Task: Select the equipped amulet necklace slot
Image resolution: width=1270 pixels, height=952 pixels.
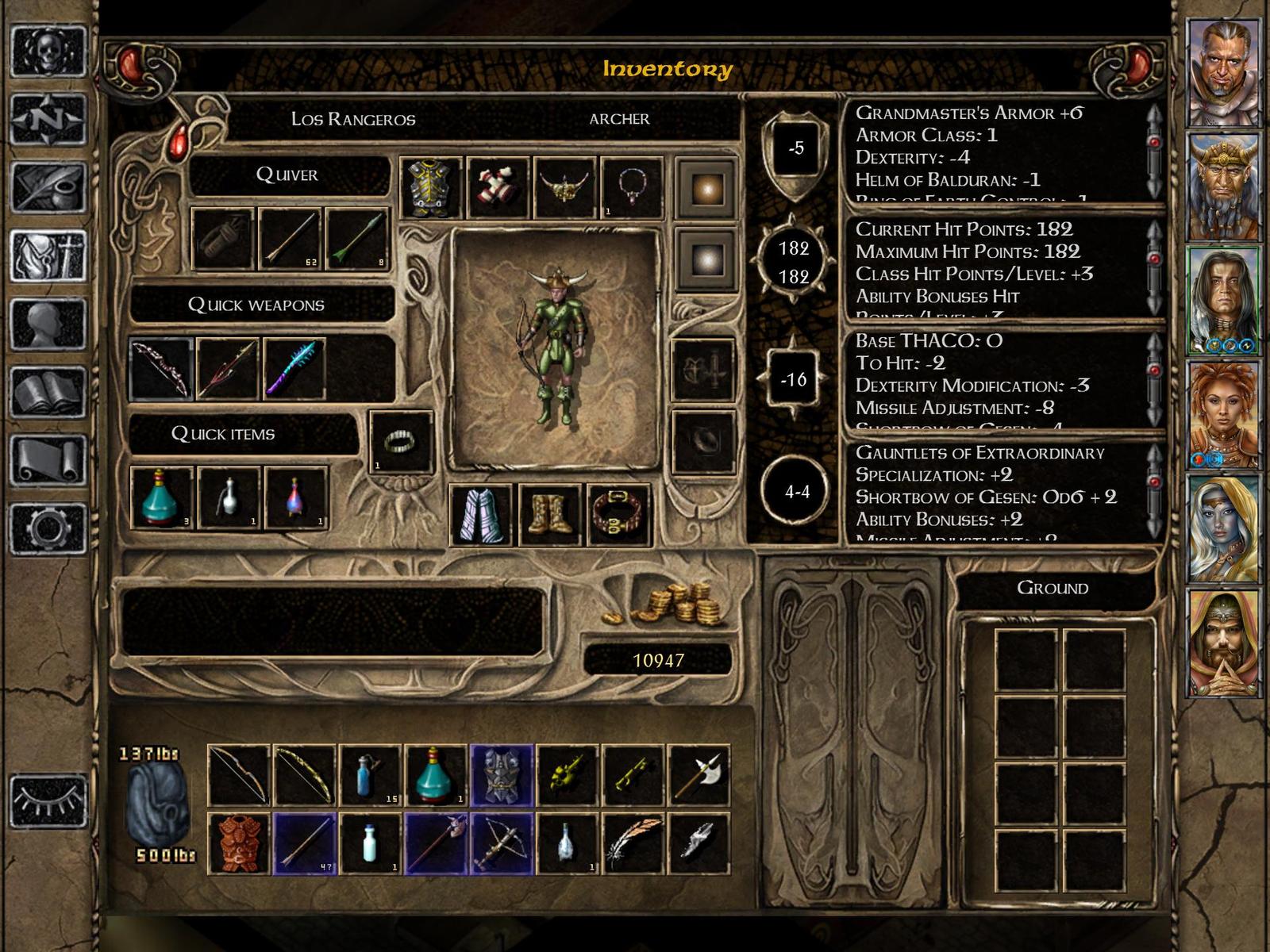Action: 631,188
